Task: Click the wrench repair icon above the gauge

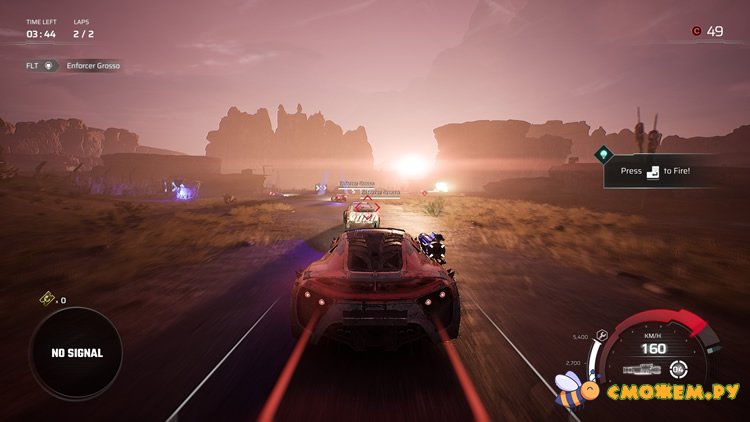Action: tap(601, 336)
